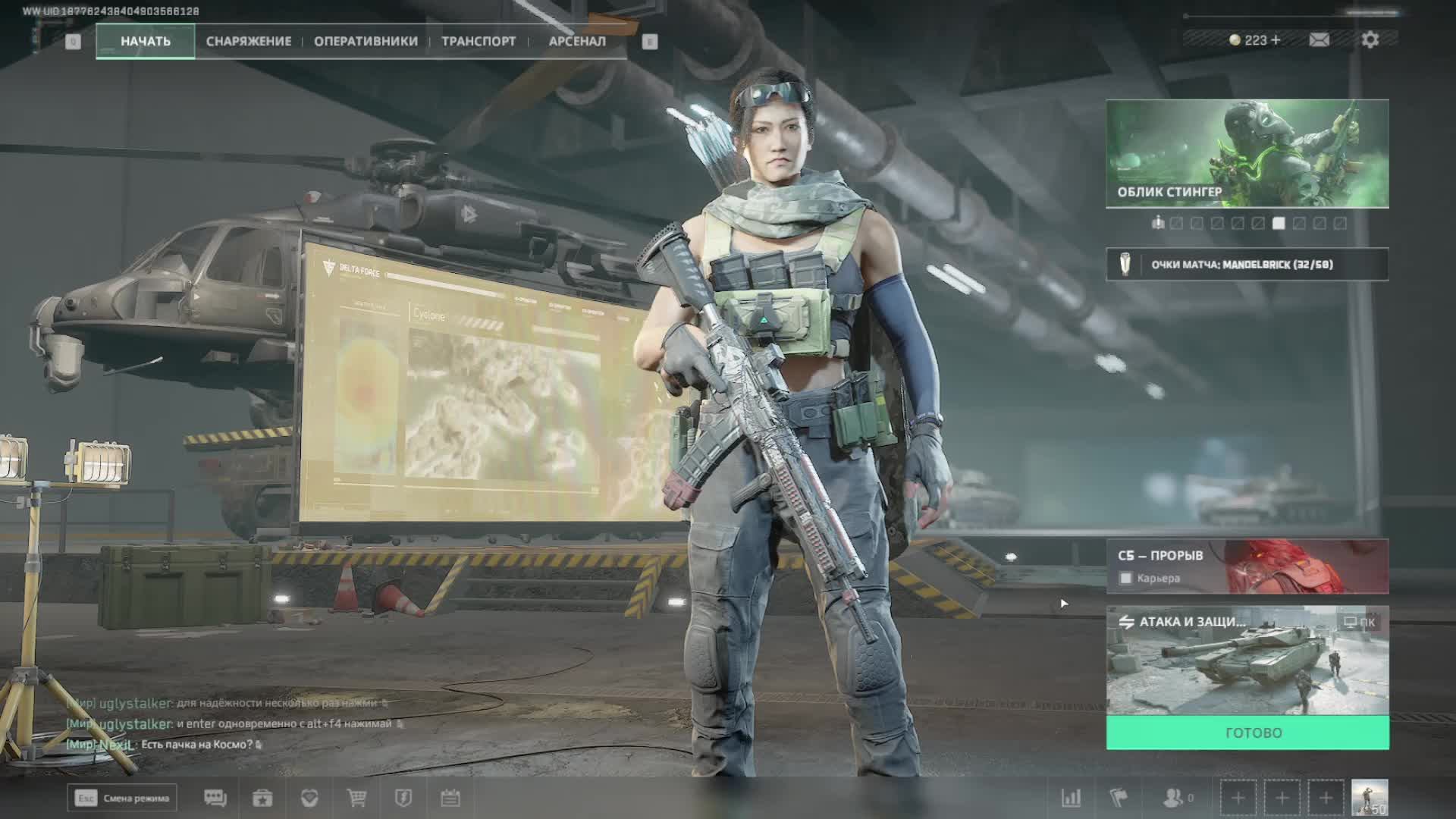Add currency with the plus next to 223

[1276, 39]
